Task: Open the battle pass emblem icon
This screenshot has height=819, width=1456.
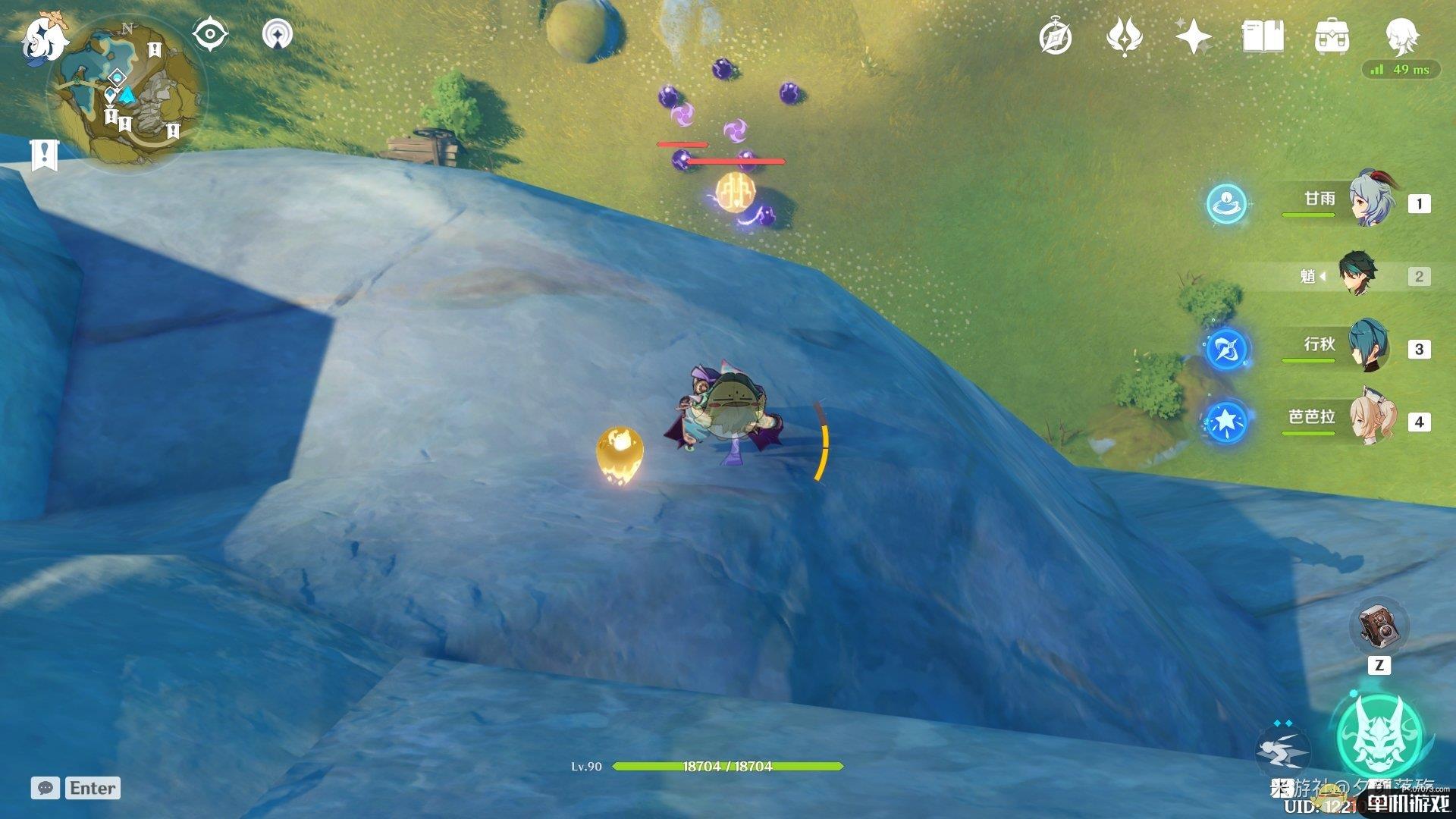Action: click(1124, 37)
